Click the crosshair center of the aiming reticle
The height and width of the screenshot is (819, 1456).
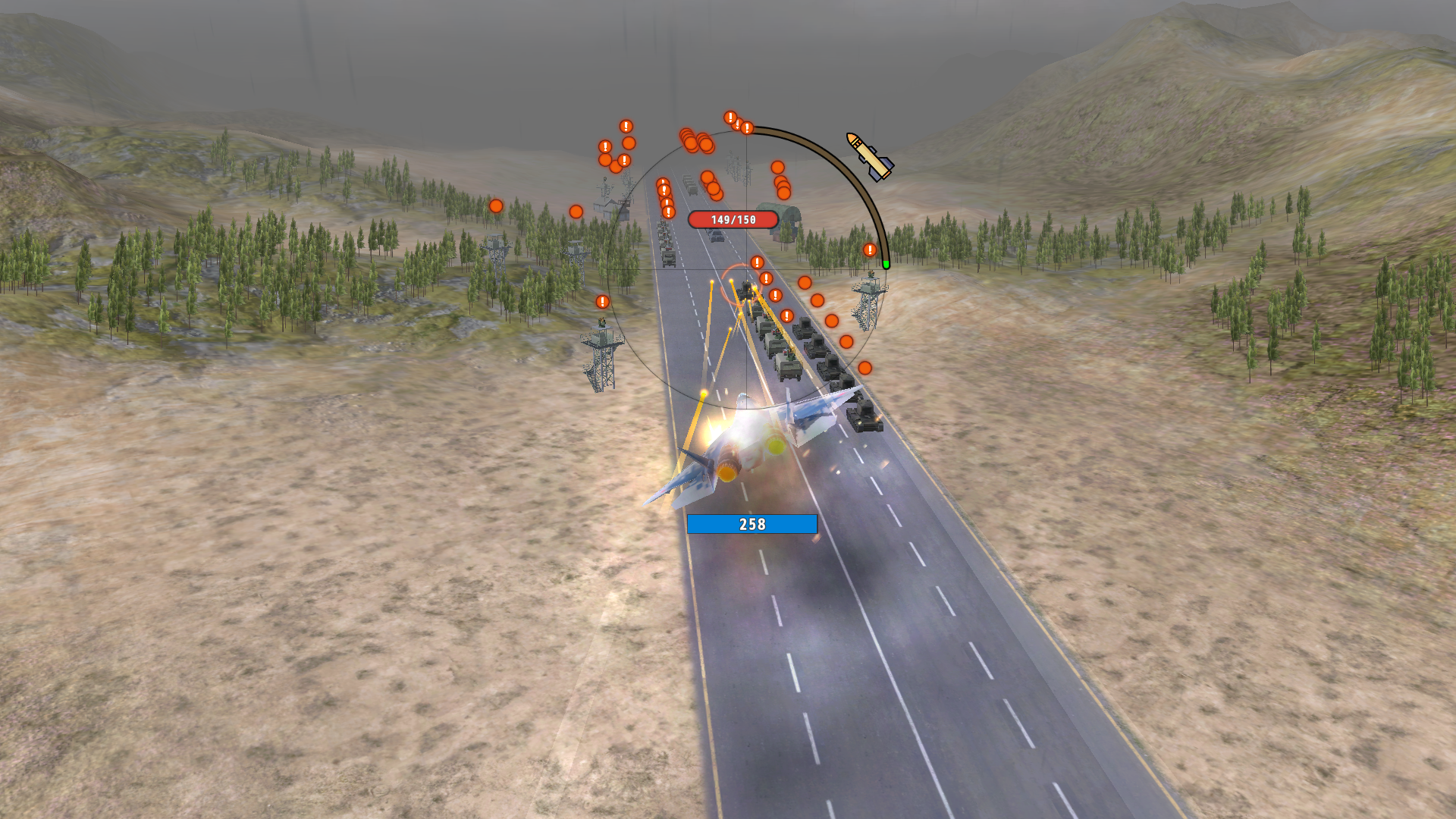pyautogui.click(x=747, y=269)
